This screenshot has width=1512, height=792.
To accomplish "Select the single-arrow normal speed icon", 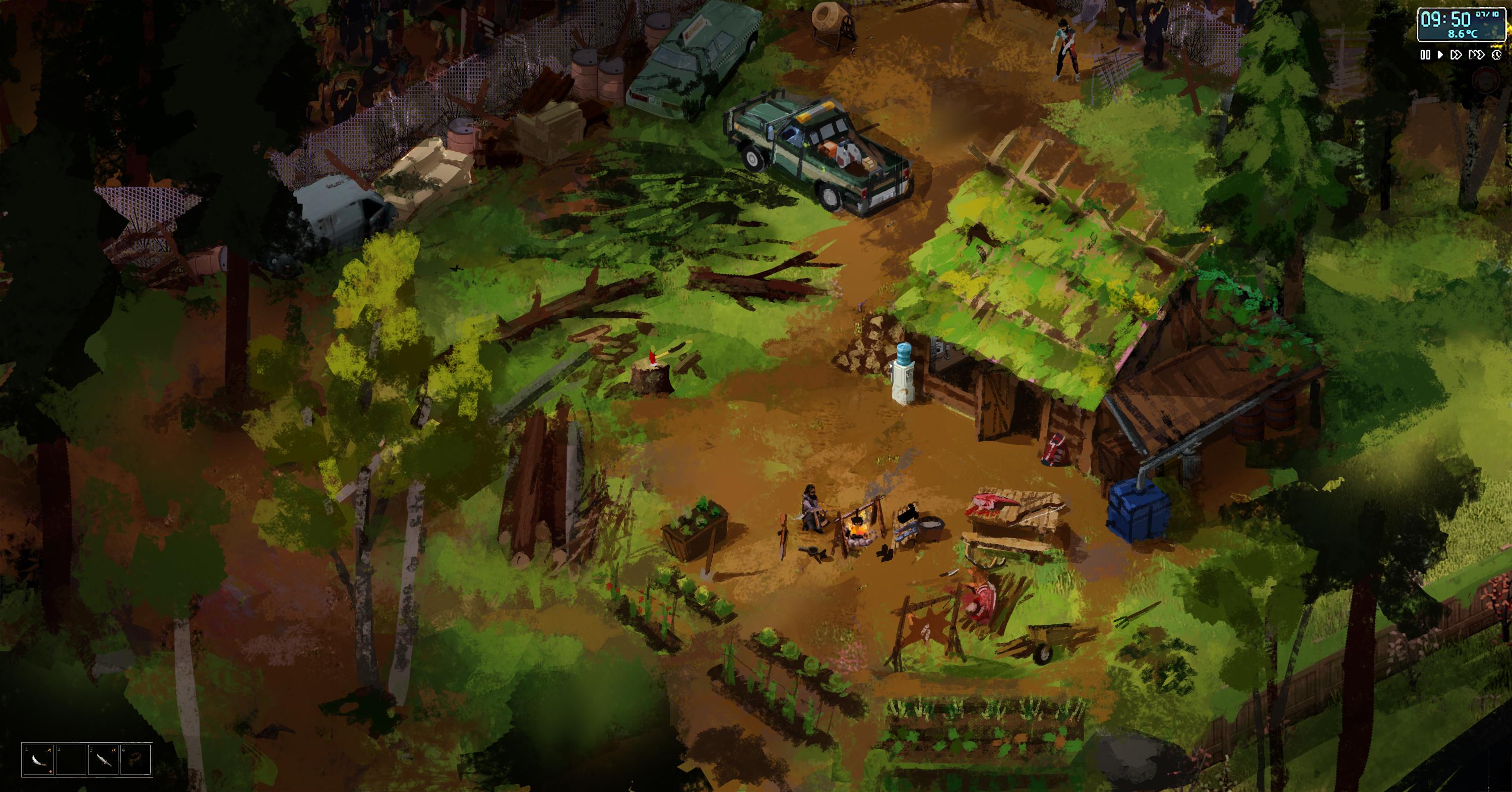I will (1441, 54).
